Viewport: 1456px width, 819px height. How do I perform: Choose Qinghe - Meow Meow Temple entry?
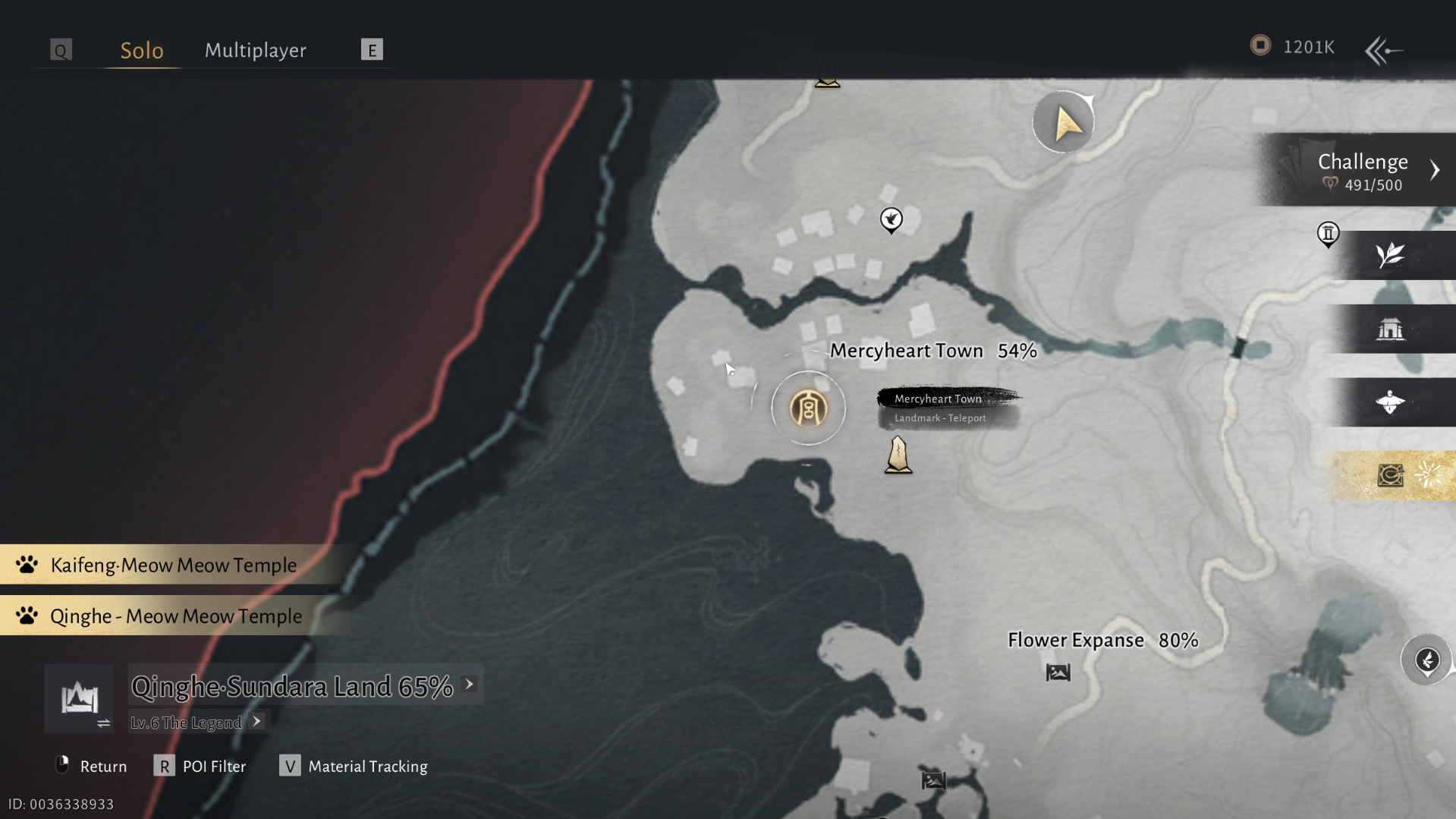click(175, 616)
